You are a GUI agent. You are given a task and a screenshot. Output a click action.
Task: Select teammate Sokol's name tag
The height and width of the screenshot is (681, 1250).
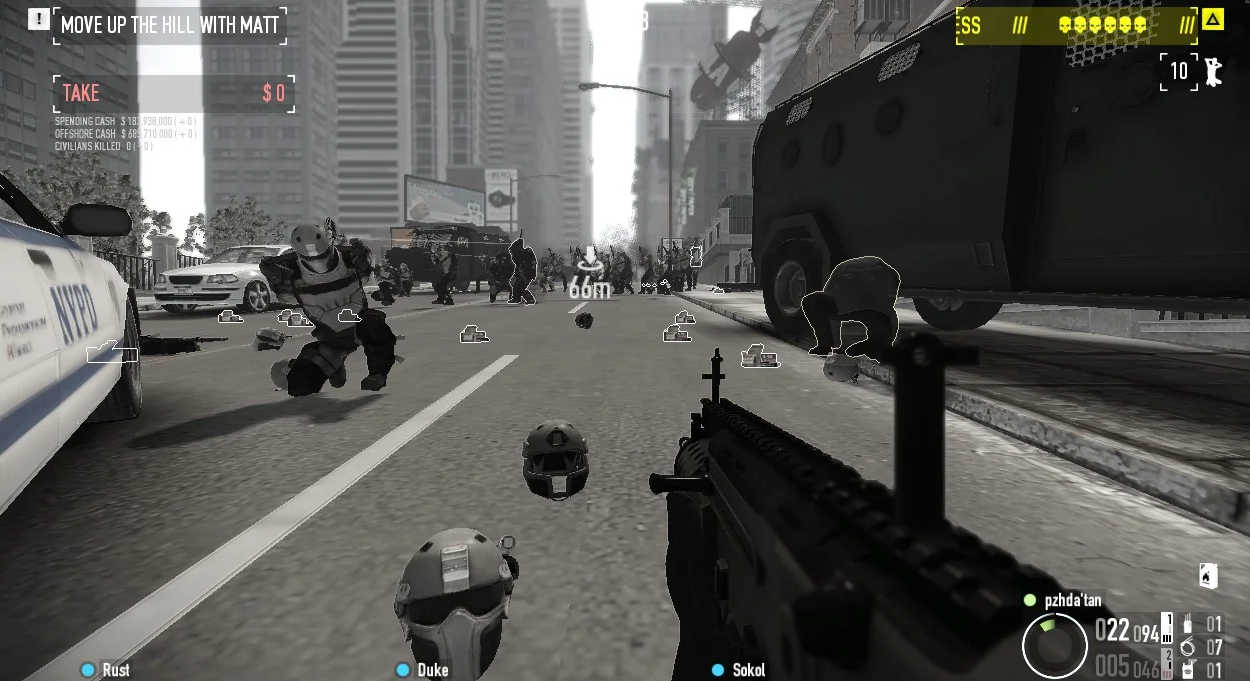point(748,670)
